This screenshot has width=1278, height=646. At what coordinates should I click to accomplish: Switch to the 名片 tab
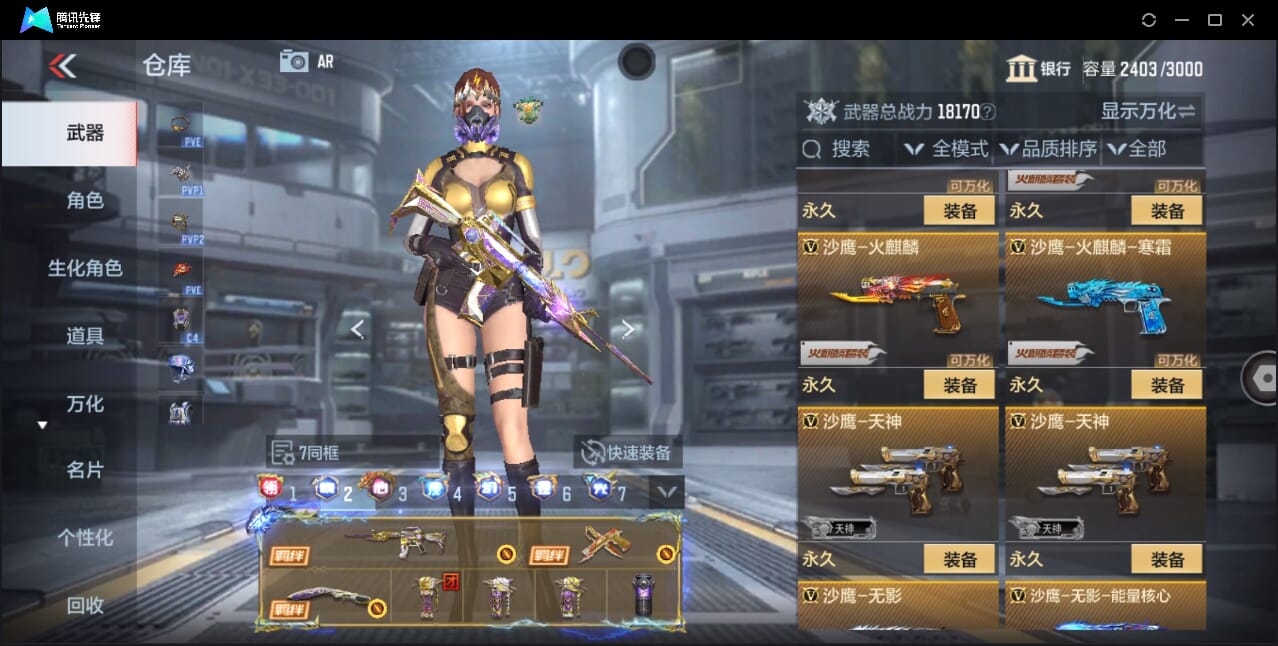click(x=85, y=470)
